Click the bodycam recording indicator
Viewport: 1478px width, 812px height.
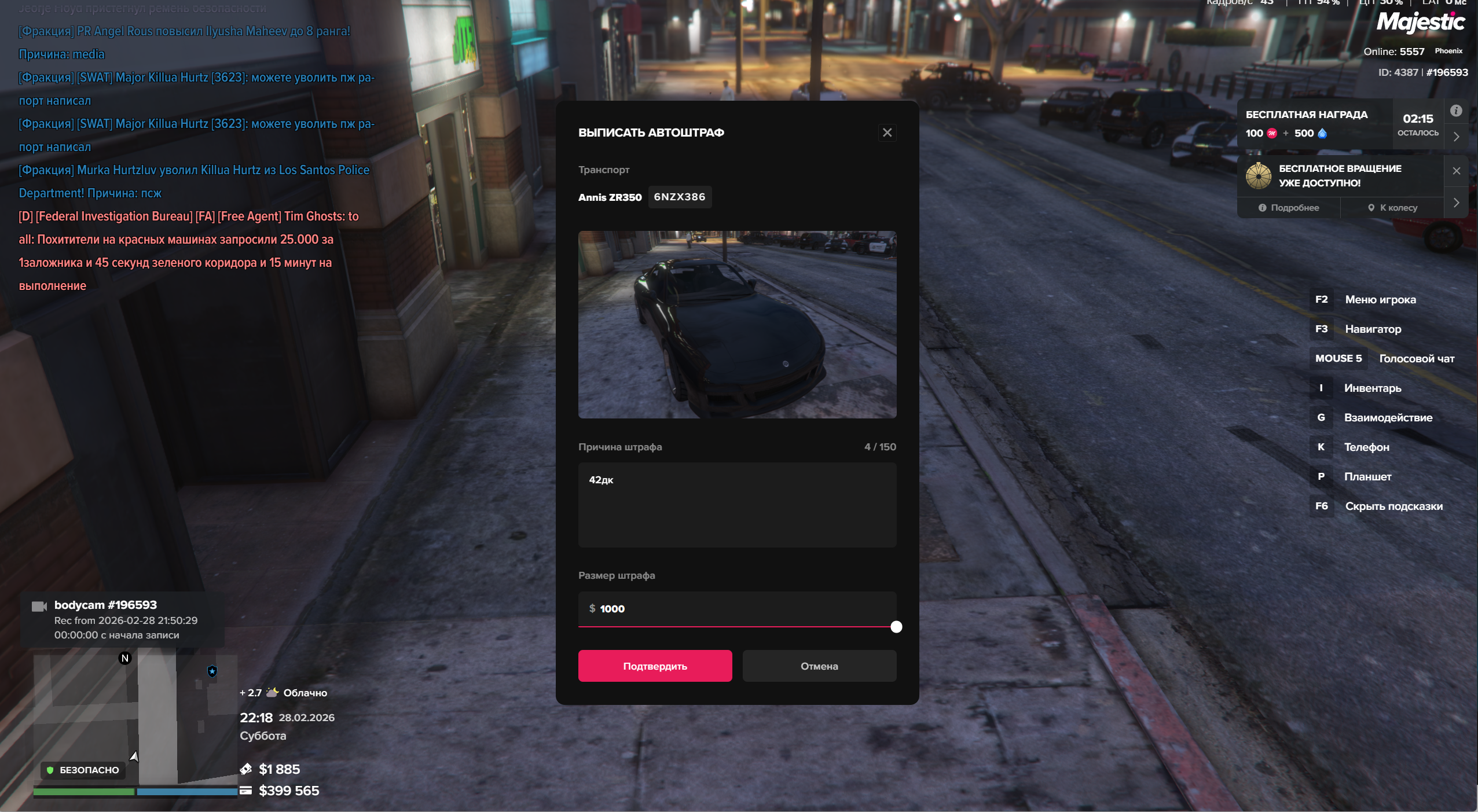[116, 619]
